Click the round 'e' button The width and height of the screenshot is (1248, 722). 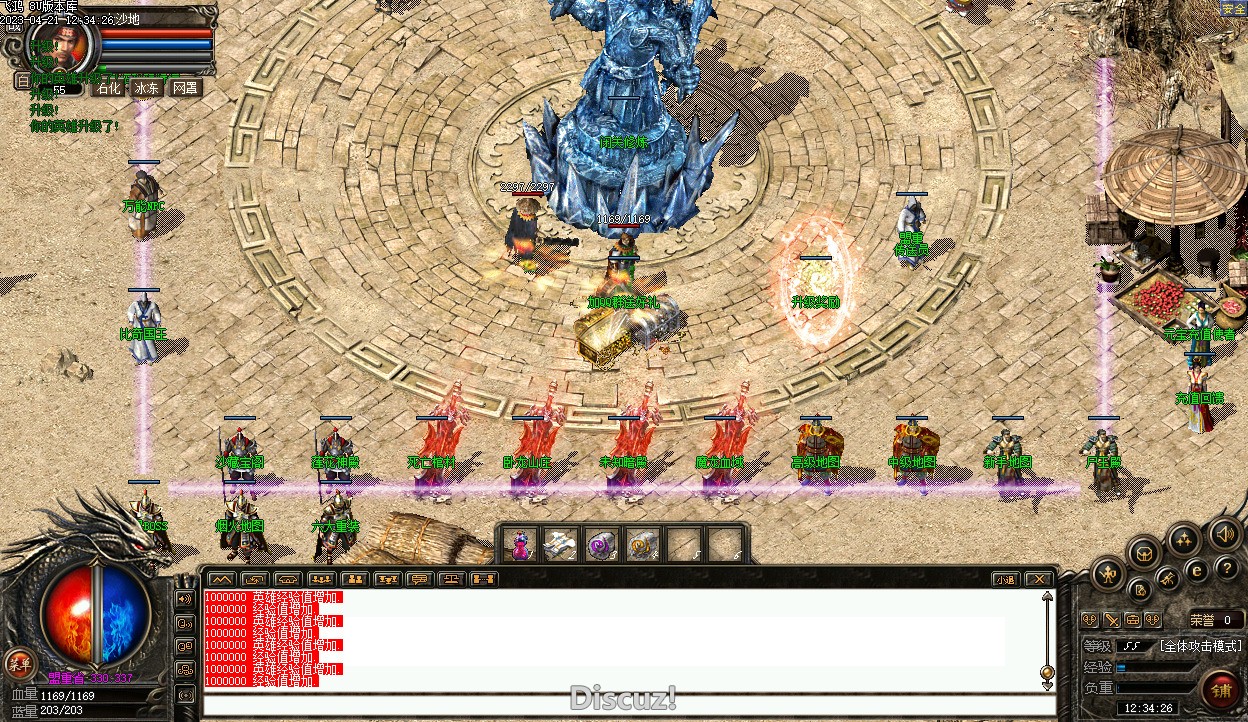1196,571
